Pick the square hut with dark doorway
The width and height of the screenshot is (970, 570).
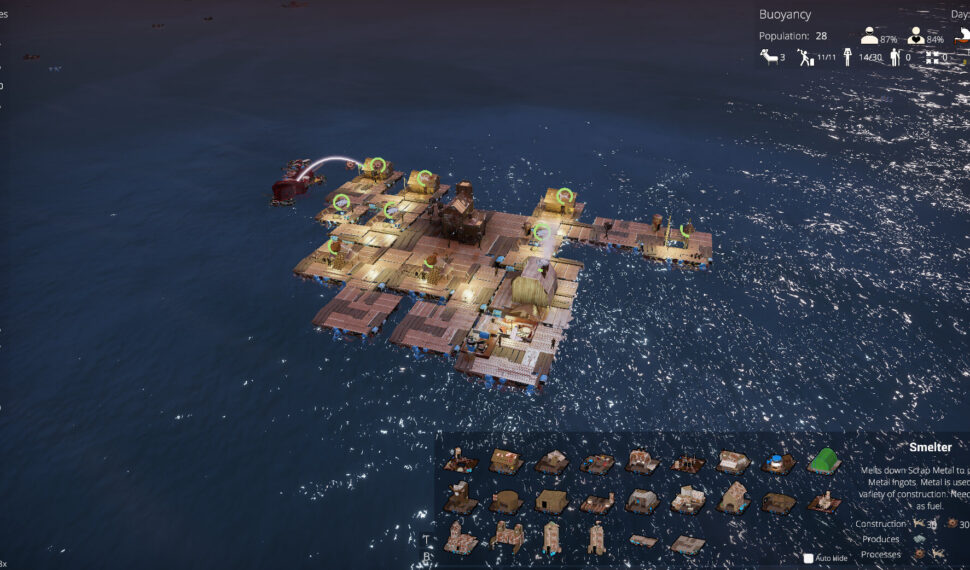point(551,501)
